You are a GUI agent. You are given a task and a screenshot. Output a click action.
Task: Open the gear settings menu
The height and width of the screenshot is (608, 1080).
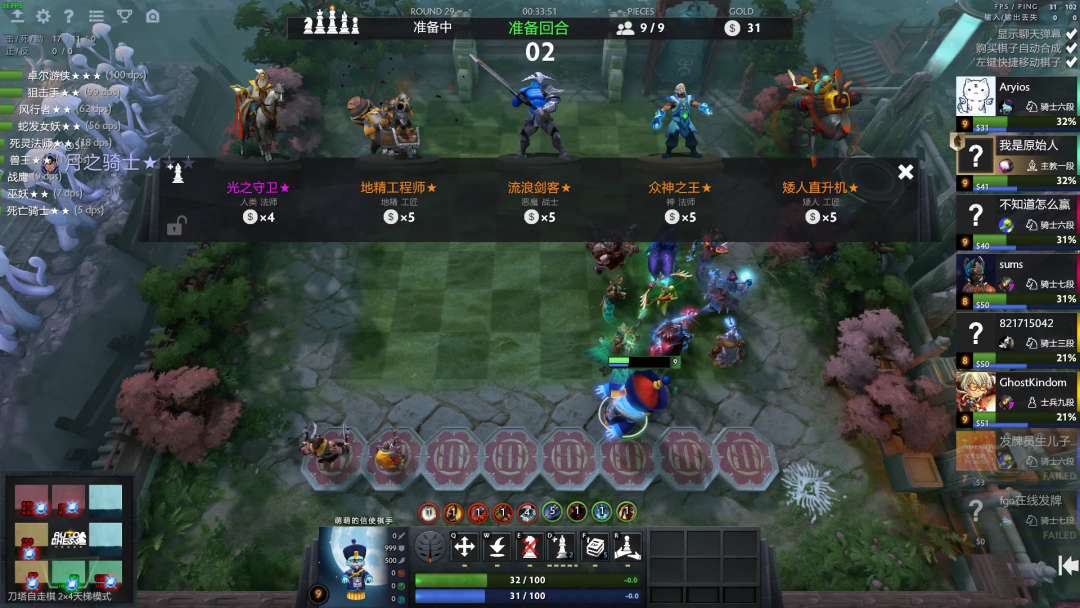(43, 16)
